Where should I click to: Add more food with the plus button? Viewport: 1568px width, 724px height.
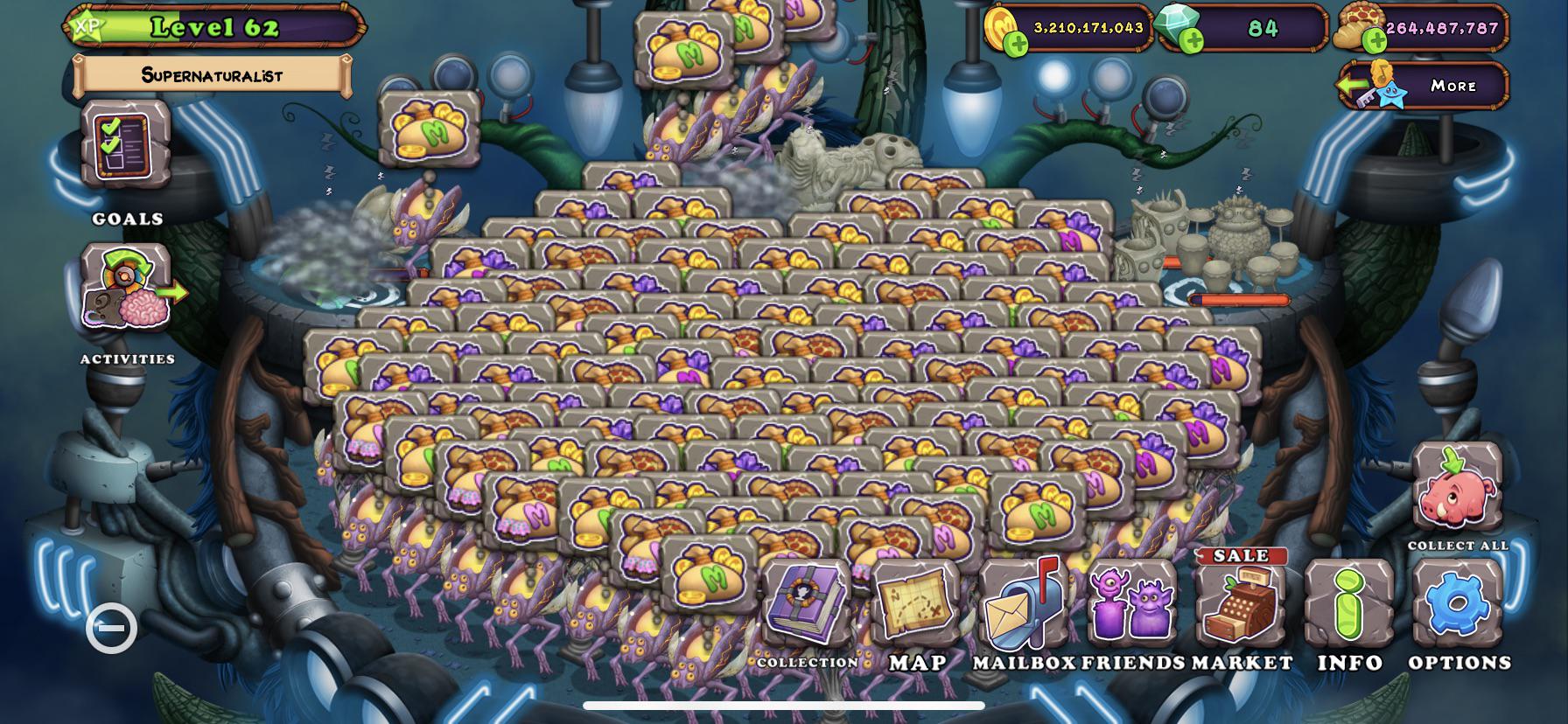(x=1375, y=40)
